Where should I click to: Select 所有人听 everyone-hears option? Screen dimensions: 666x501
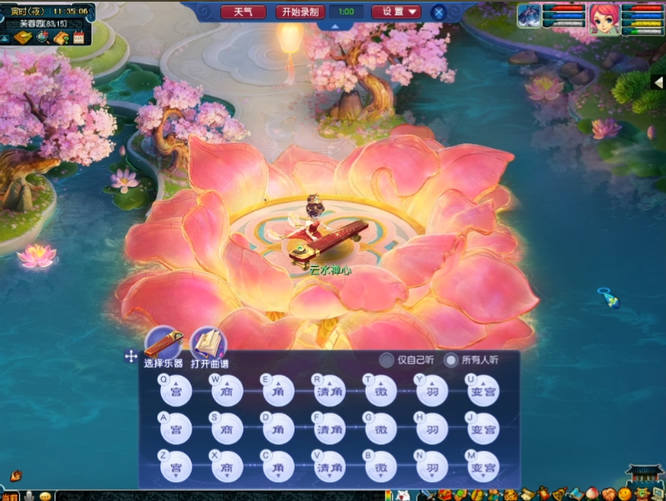[451, 360]
